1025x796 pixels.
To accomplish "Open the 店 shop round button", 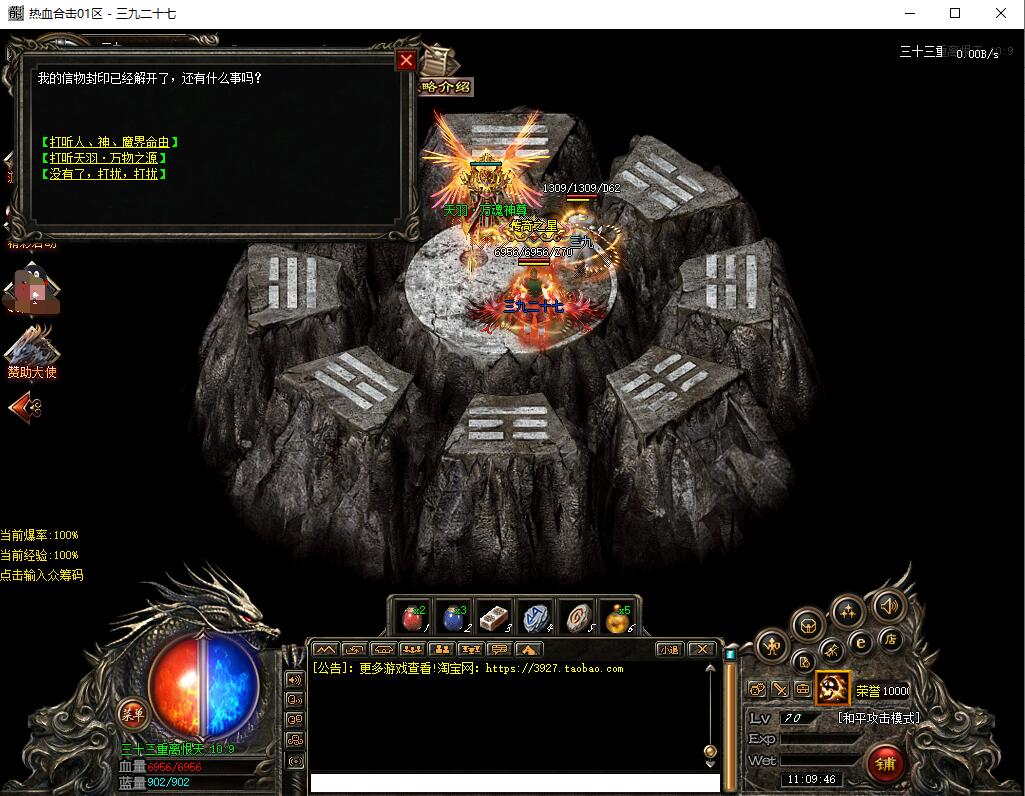I will click(x=889, y=638).
